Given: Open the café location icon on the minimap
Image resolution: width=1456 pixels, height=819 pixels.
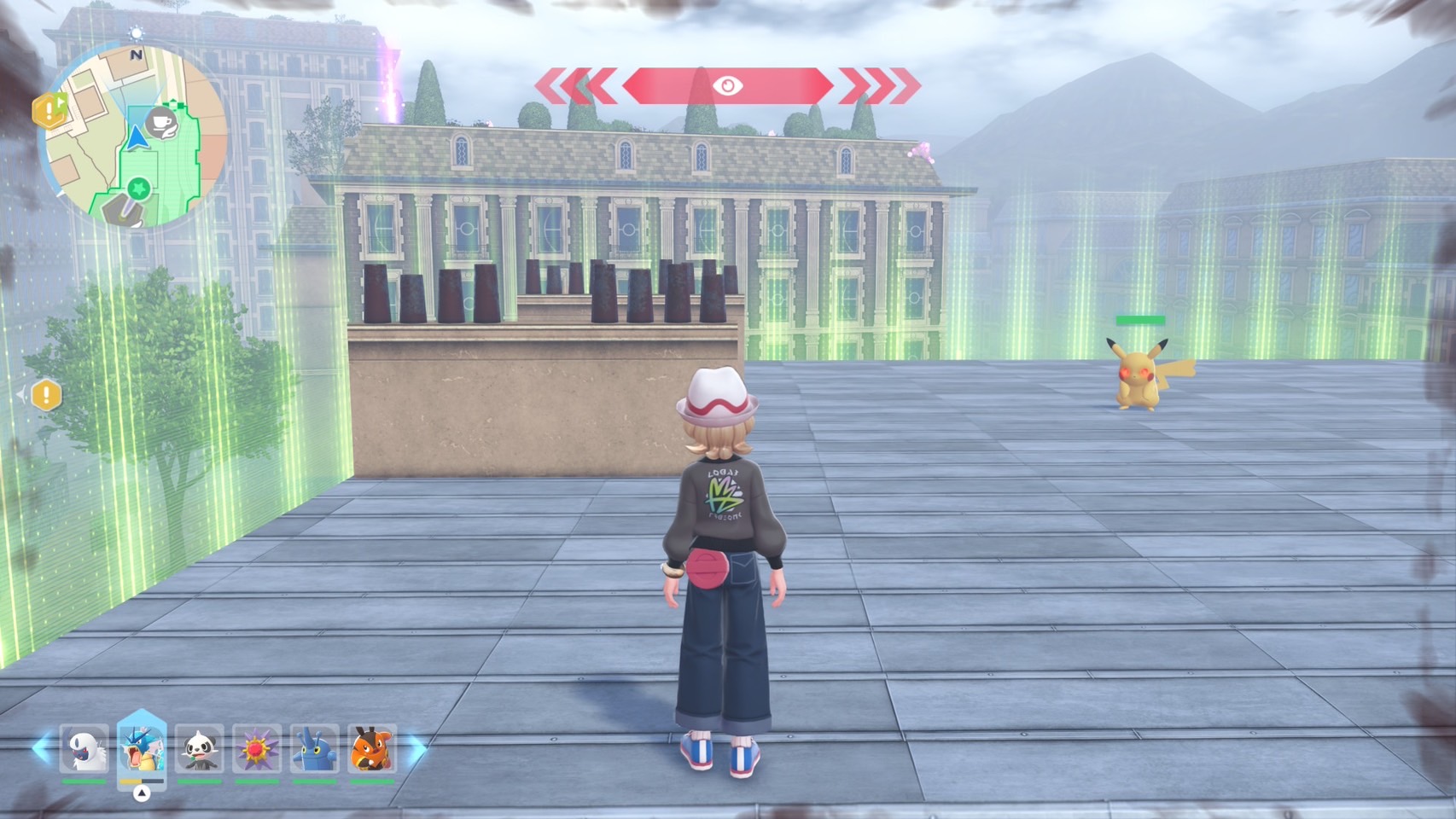Looking at the screenshot, I should [162, 124].
